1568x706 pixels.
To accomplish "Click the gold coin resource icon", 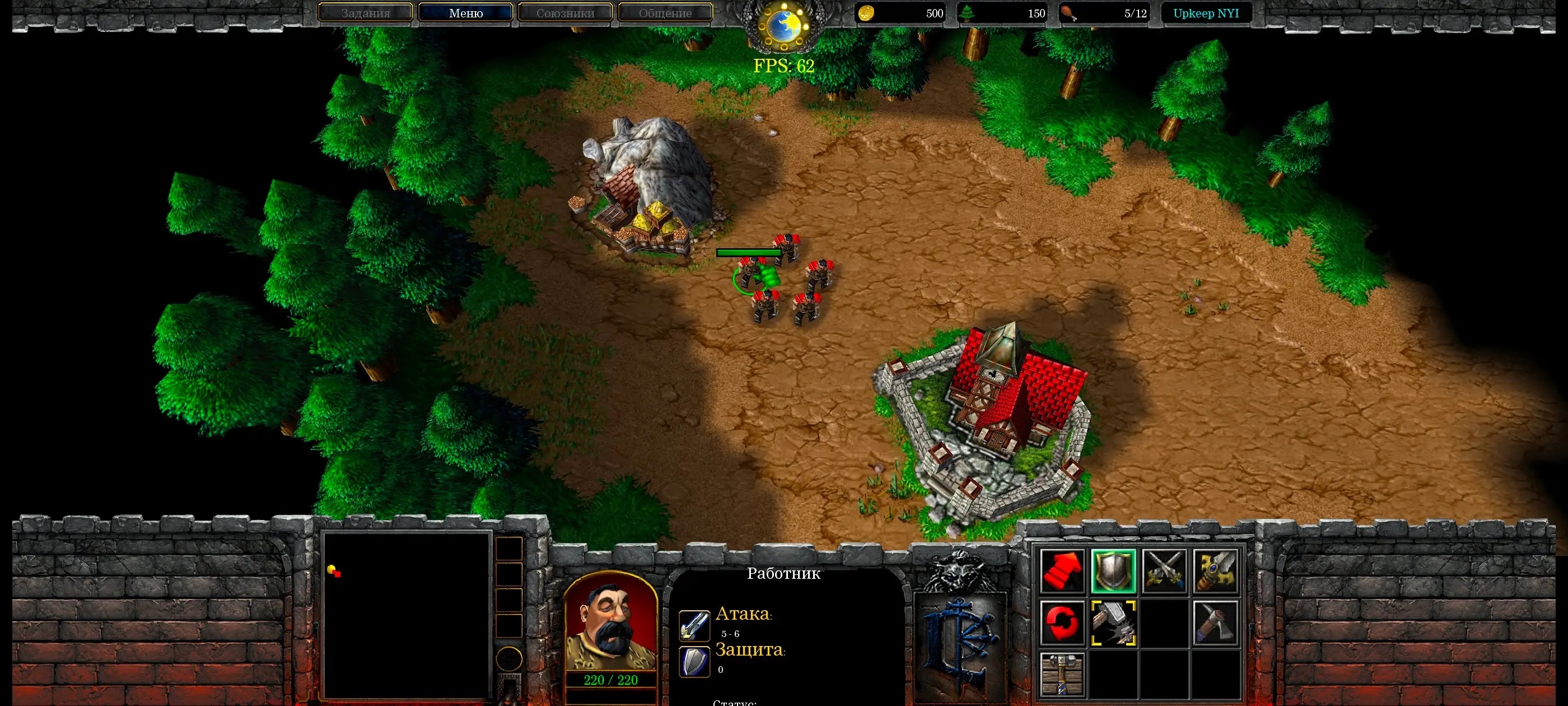I will click(x=867, y=13).
